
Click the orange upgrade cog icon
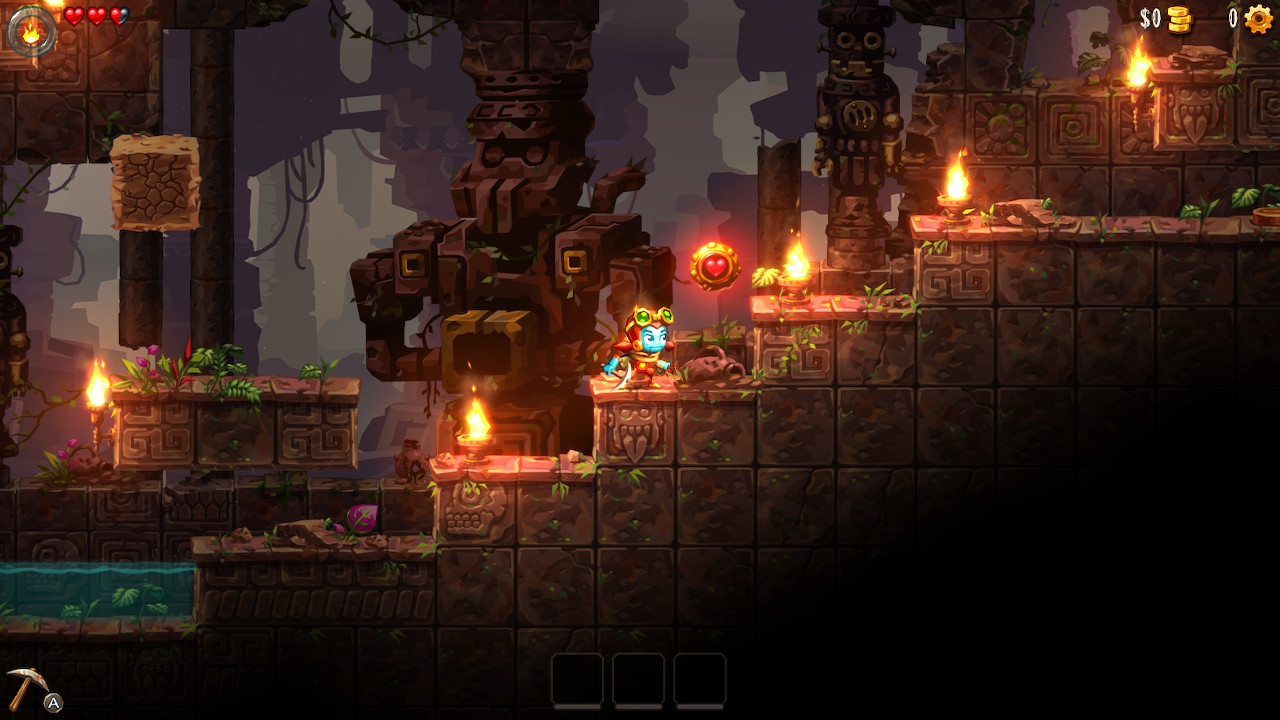pyautogui.click(x=1258, y=19)
